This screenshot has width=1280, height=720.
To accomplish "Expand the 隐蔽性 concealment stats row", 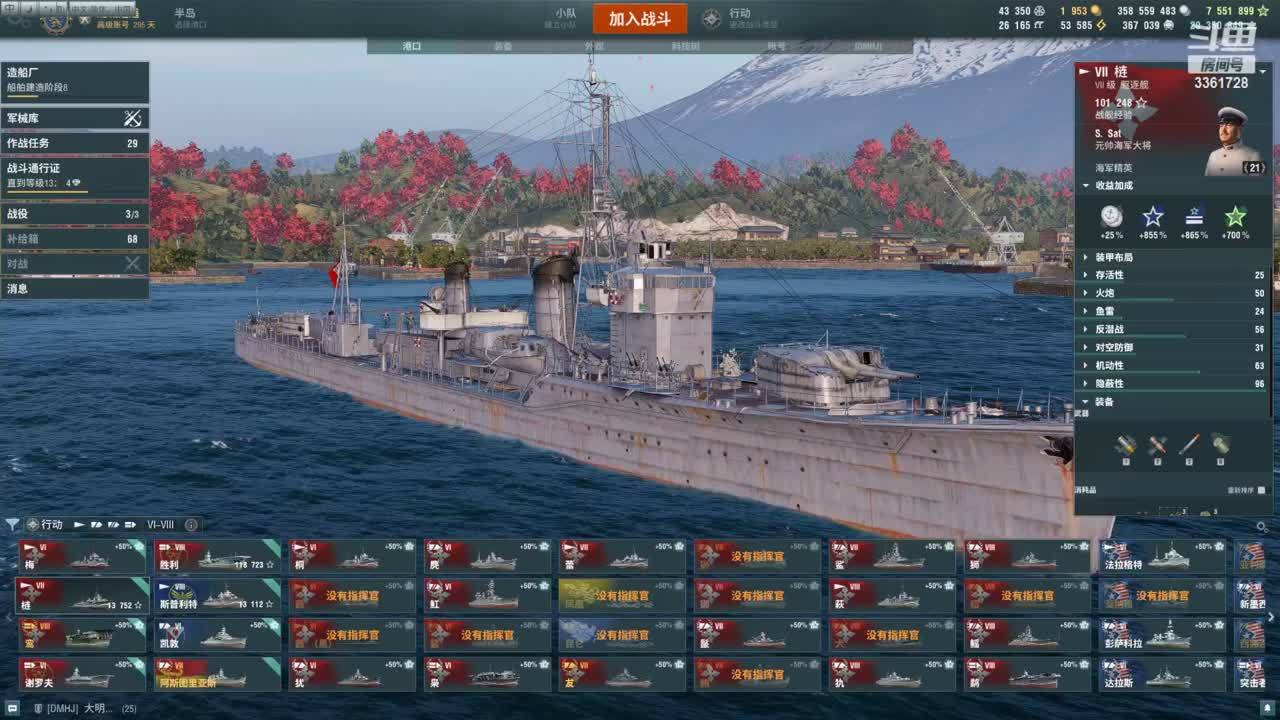I will [1172, 383].
